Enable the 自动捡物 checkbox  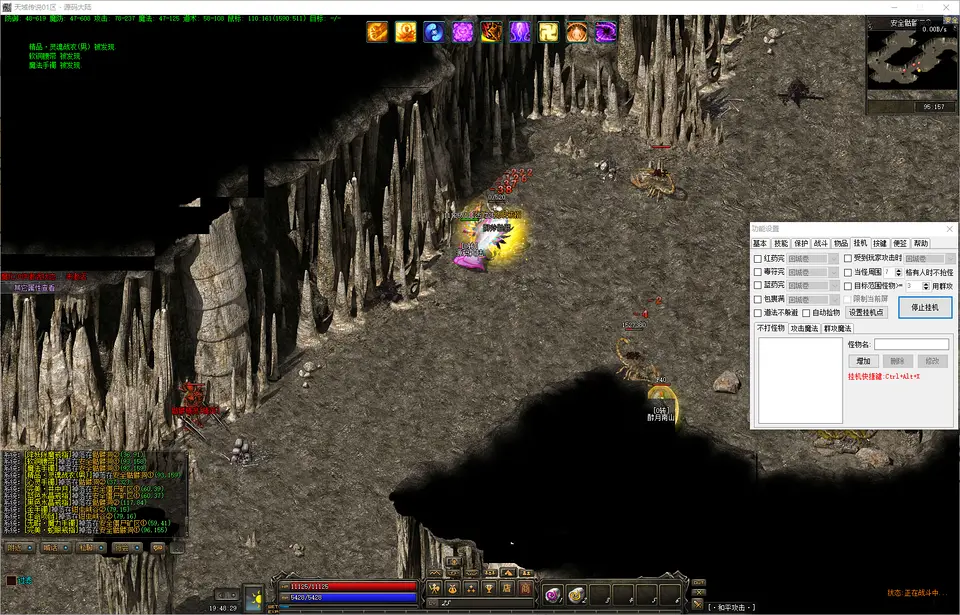(806, 313)
